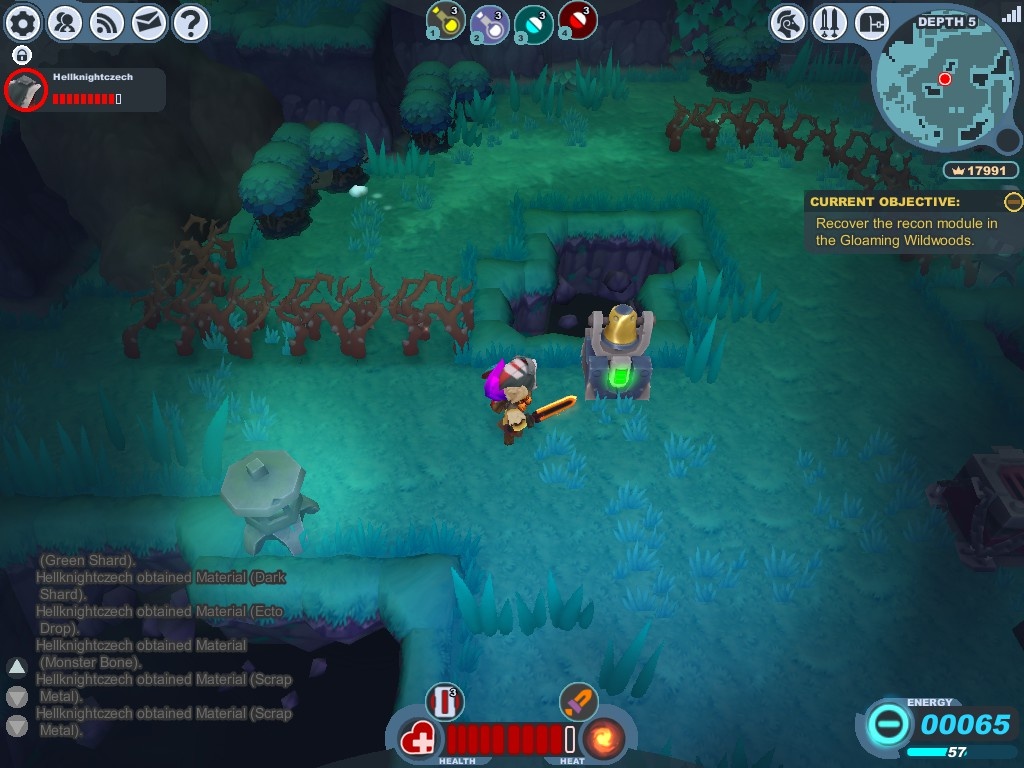Toggle the padlock party lock icon
1024x768 pixels.
22,55
